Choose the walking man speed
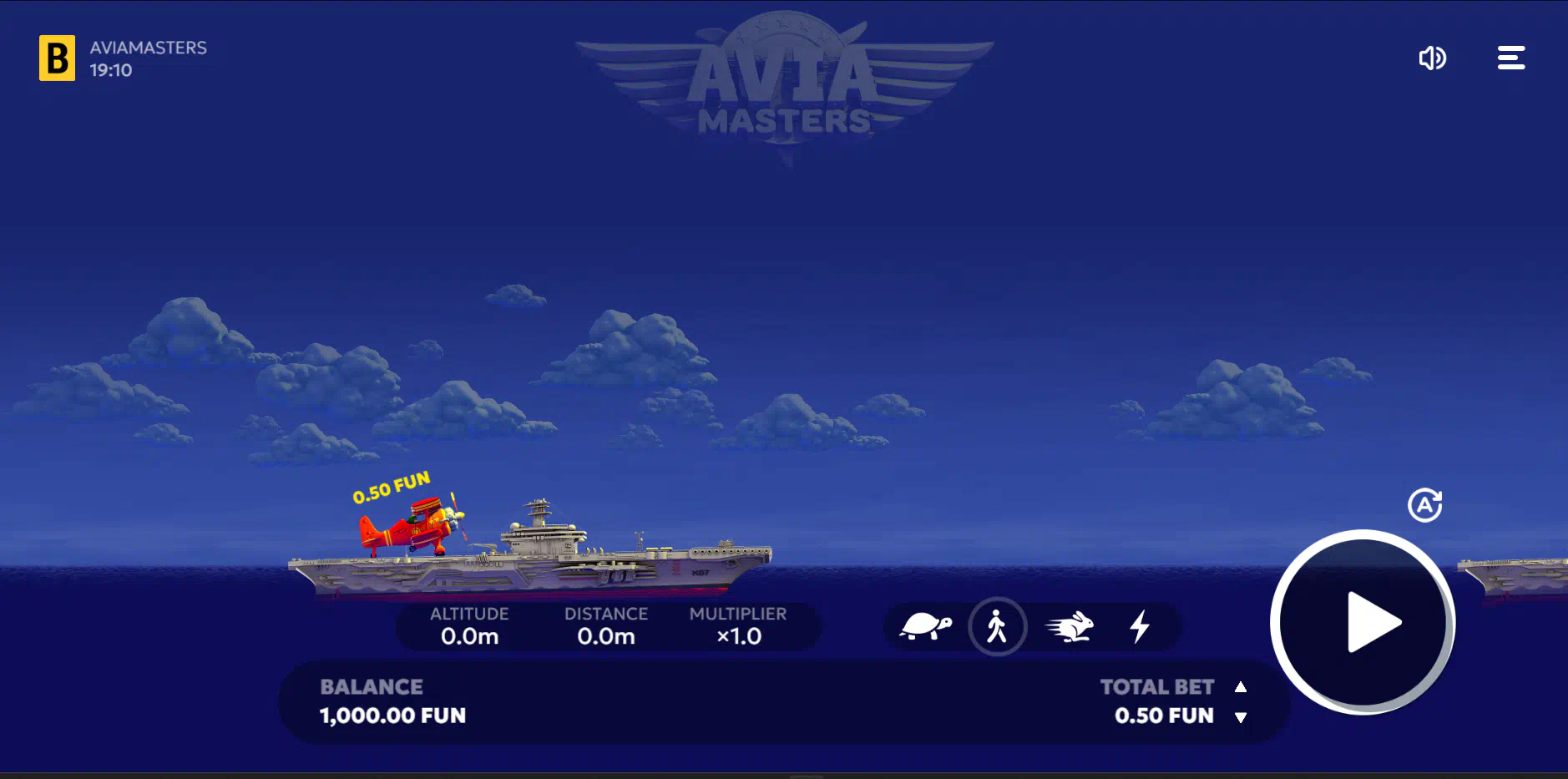1568x779 pixels. 997,626
